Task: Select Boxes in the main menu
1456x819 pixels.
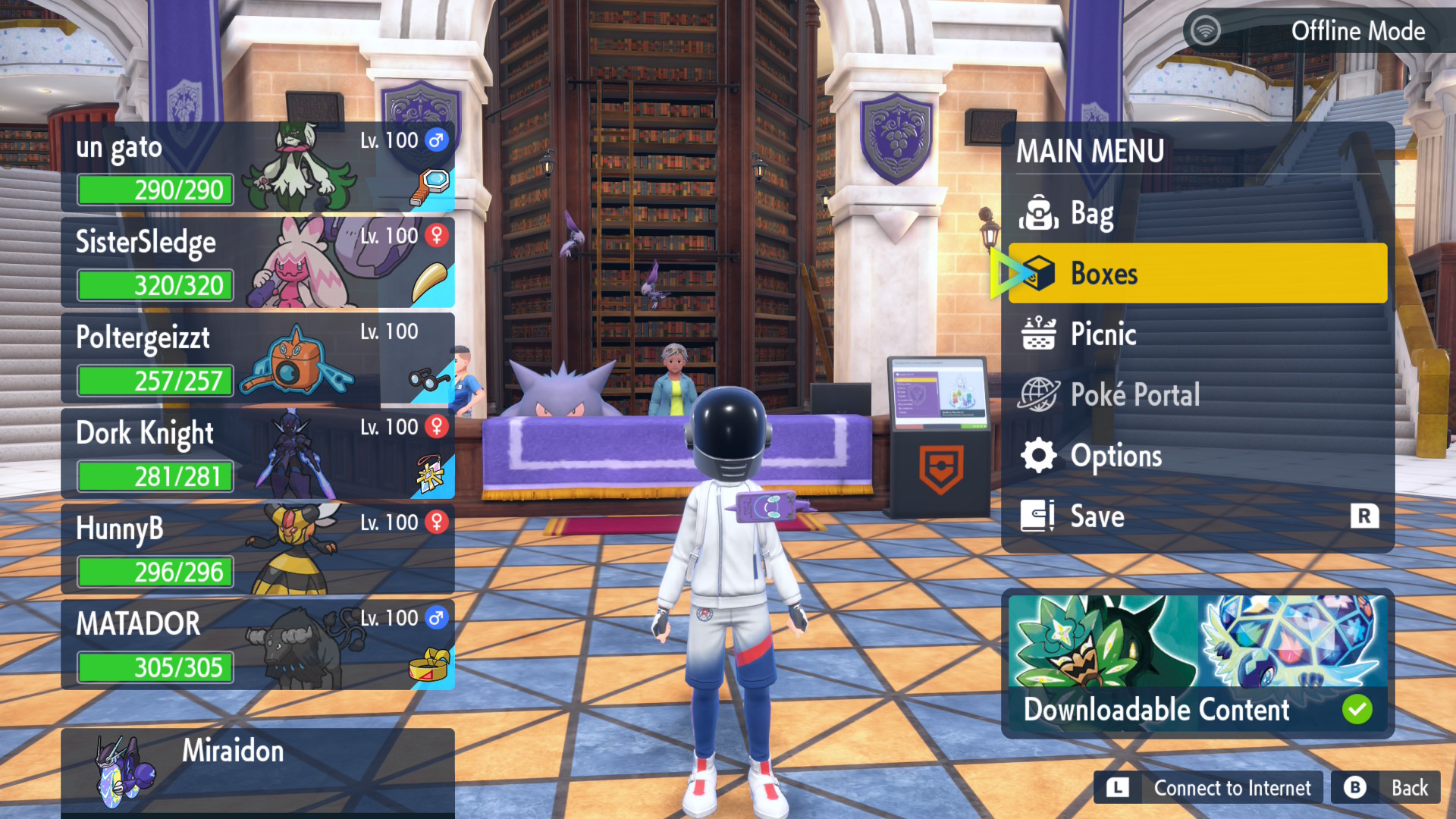Action: coord(1197,274)
